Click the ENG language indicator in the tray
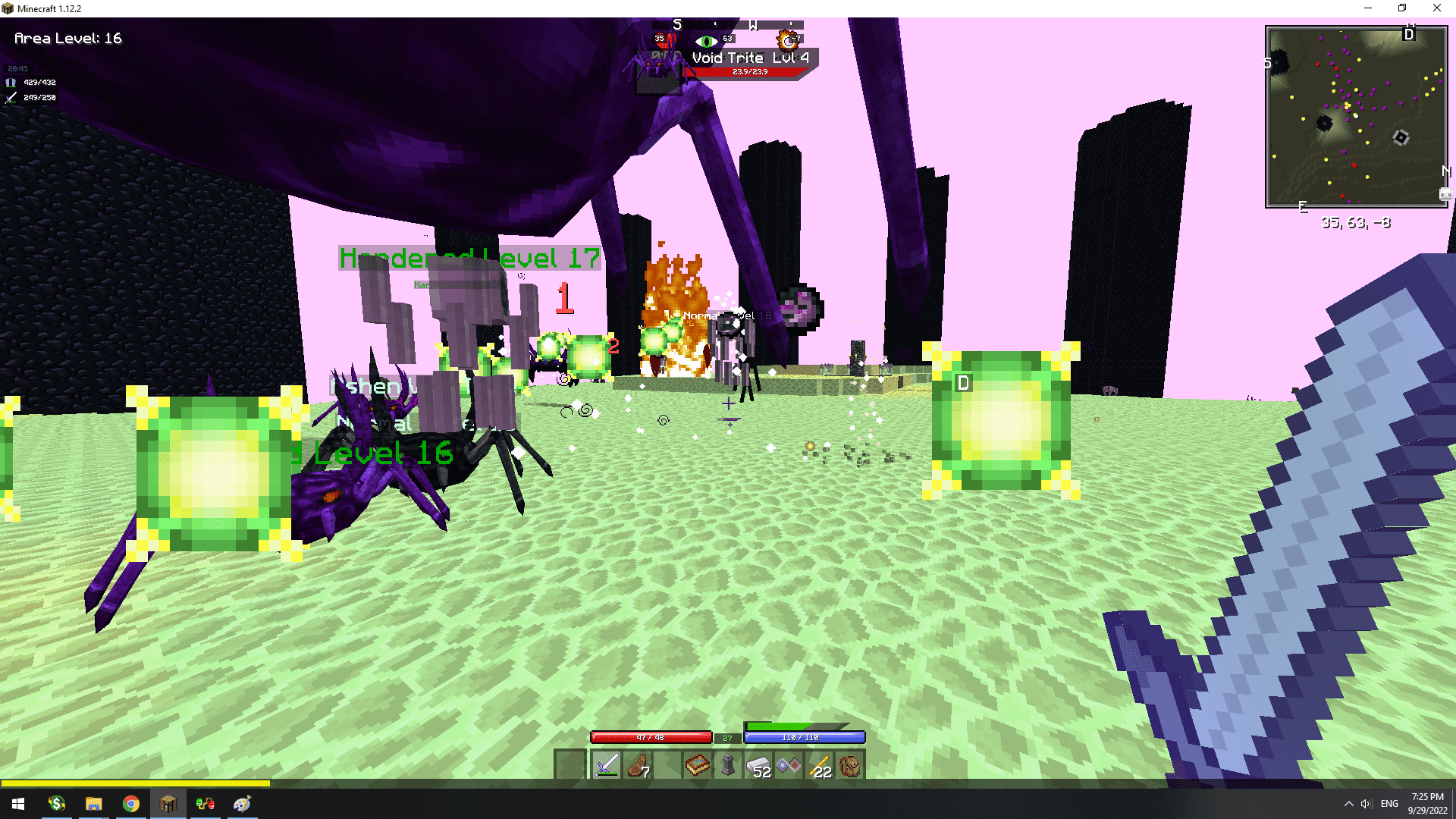 coord(1390,803)
